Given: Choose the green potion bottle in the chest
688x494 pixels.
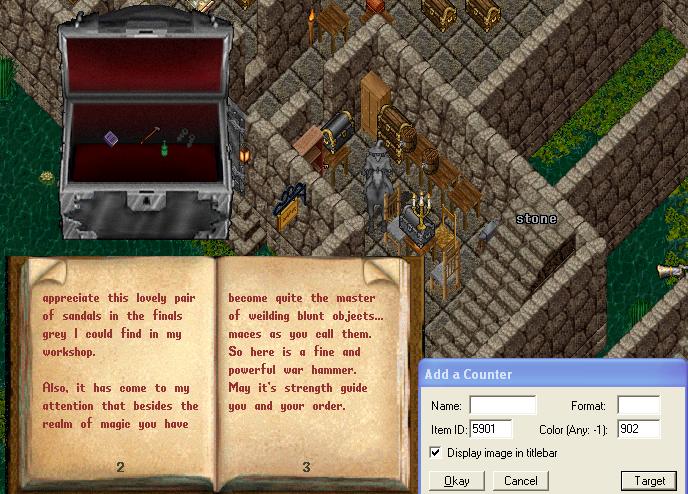Looking at the screenshot, I should [162, 150].
